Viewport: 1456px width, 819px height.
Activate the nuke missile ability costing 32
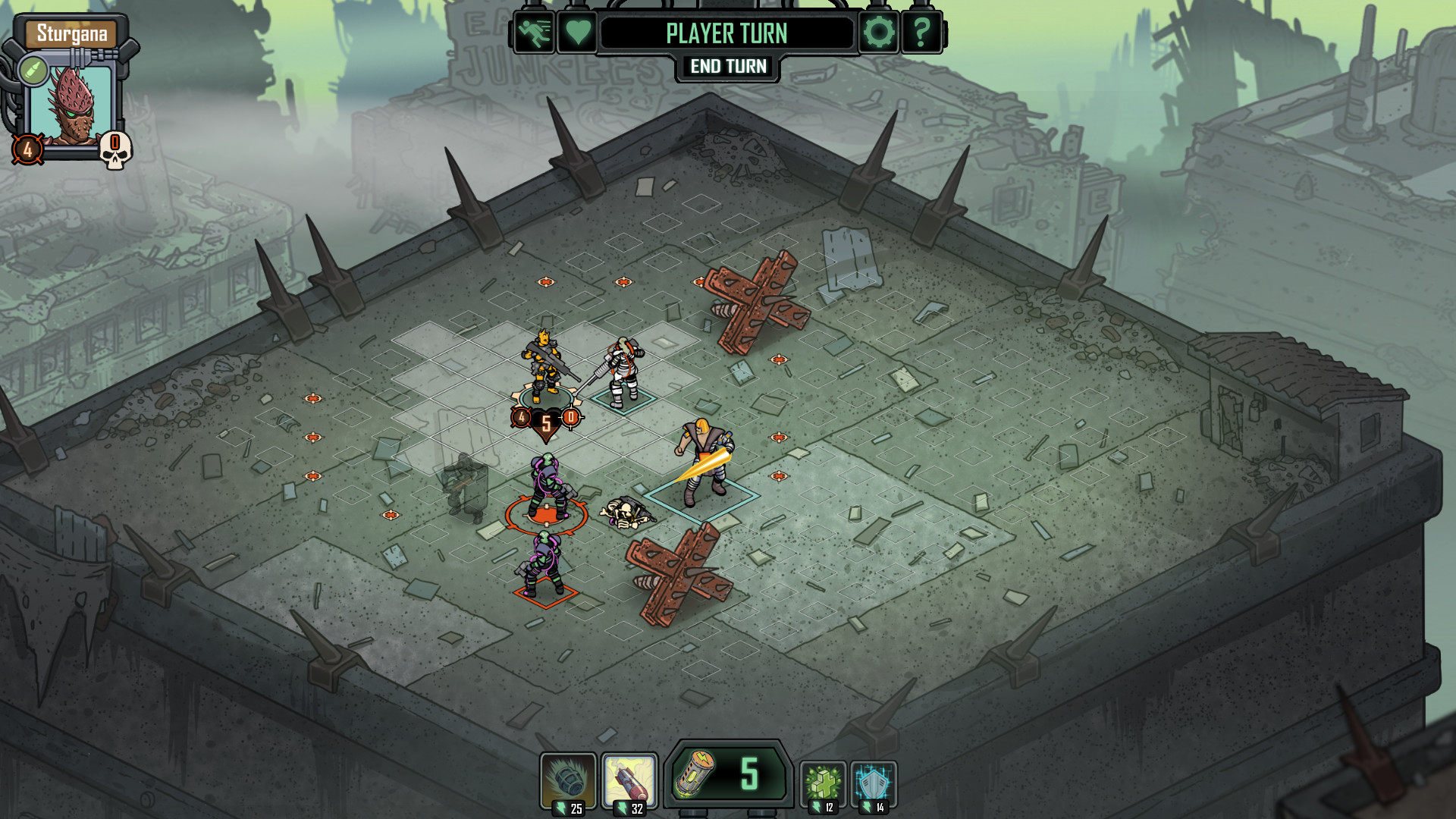point(629,782)
